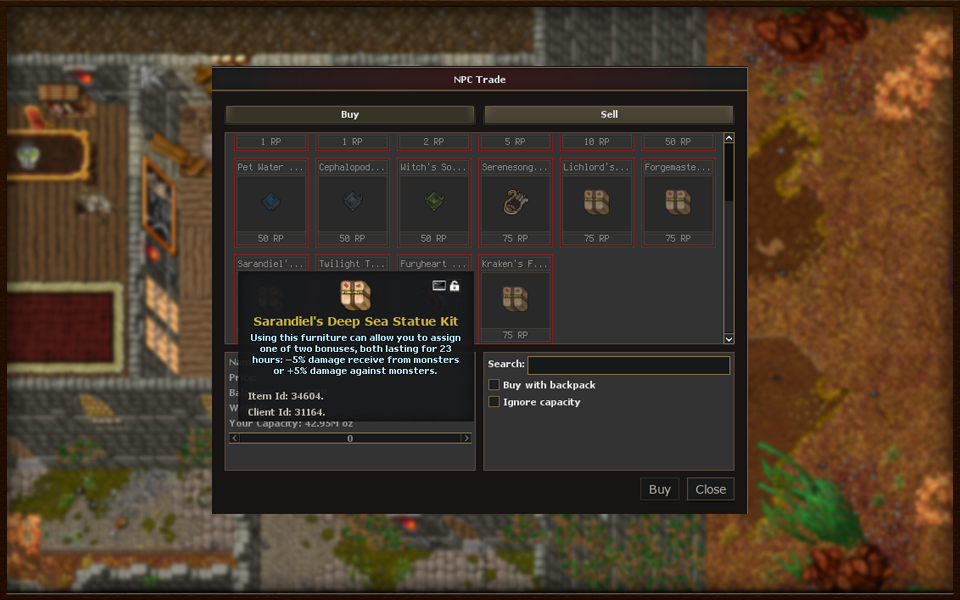The height and width of the screenshot is (600, 960).
Task: Click the item list scroll-up arrow
Action: (729, 139)
